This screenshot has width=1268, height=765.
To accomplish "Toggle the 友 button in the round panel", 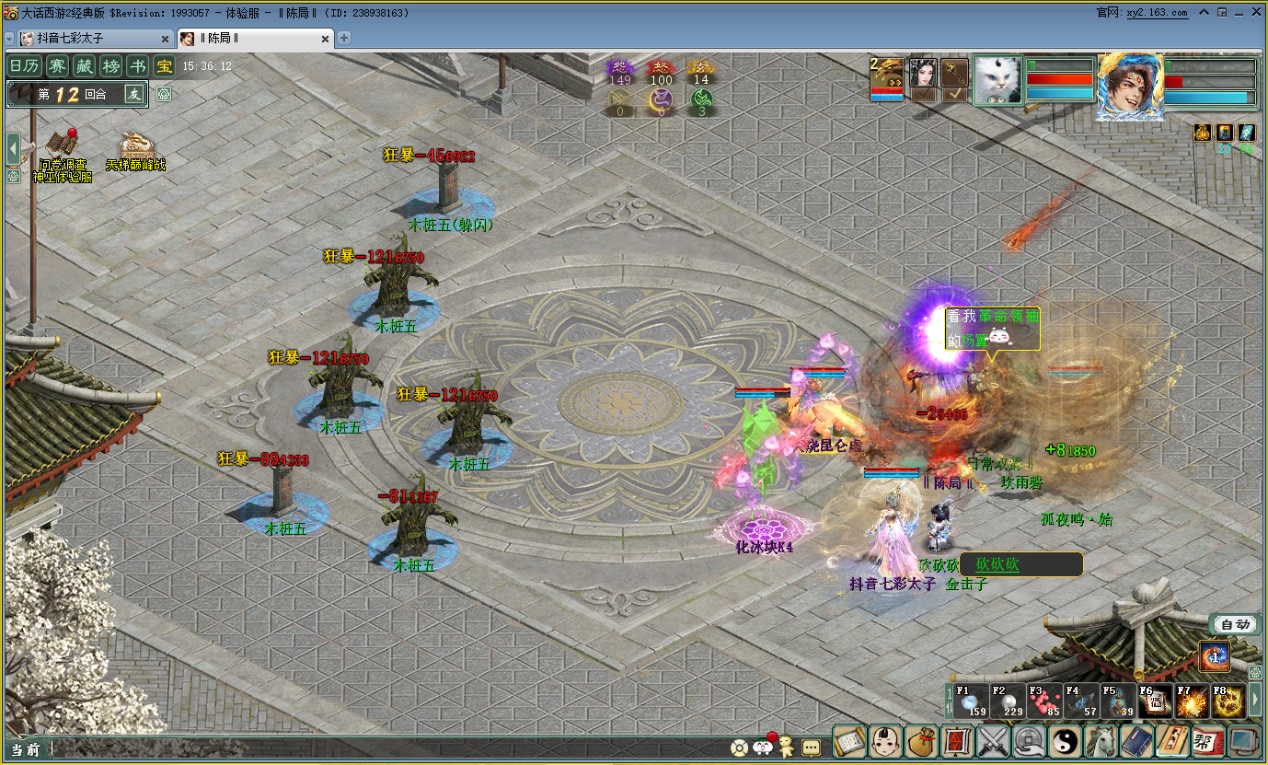I will [134, 94].
